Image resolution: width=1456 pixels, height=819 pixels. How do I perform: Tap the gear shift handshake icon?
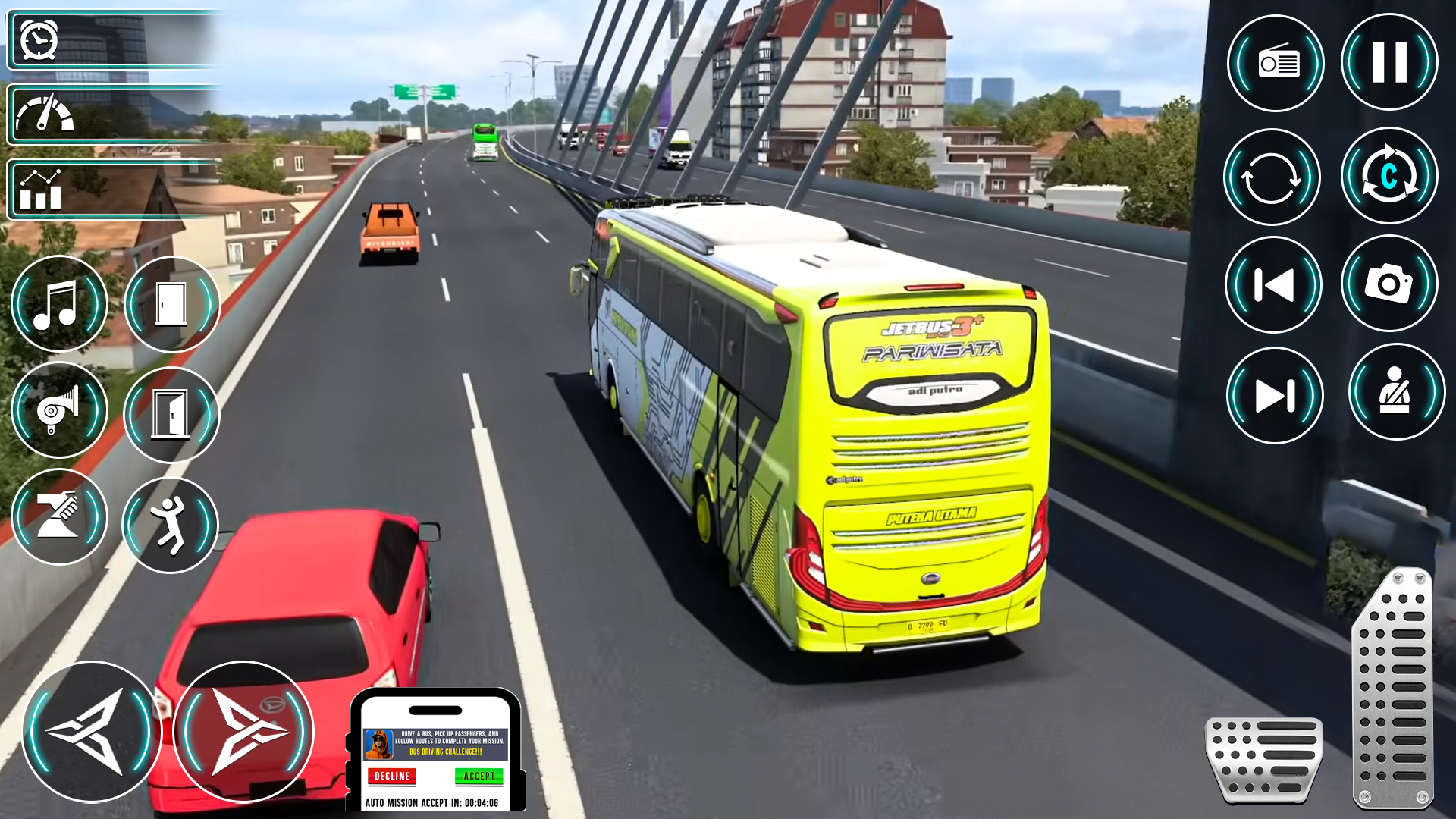[60, 516]
